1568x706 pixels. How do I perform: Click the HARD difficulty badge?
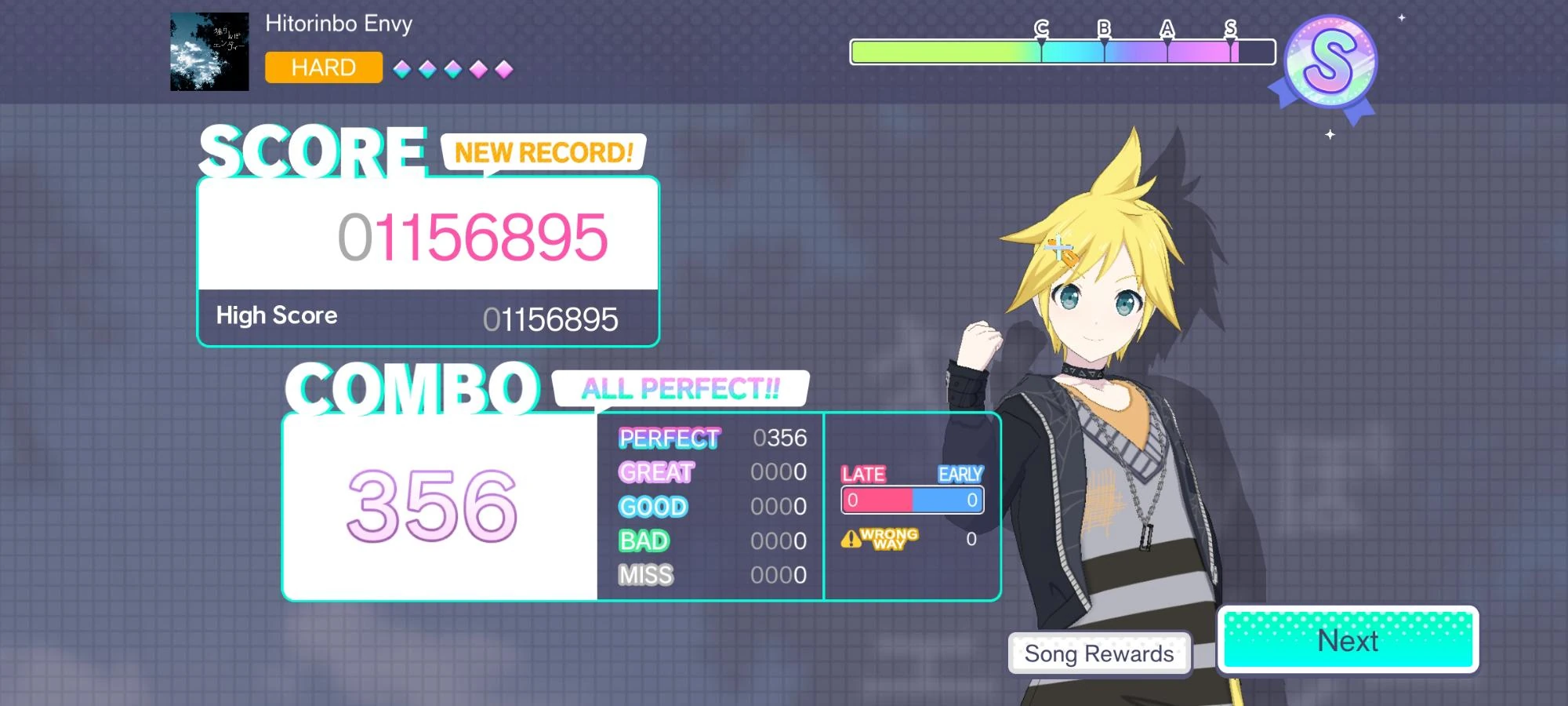click(323, 67)
